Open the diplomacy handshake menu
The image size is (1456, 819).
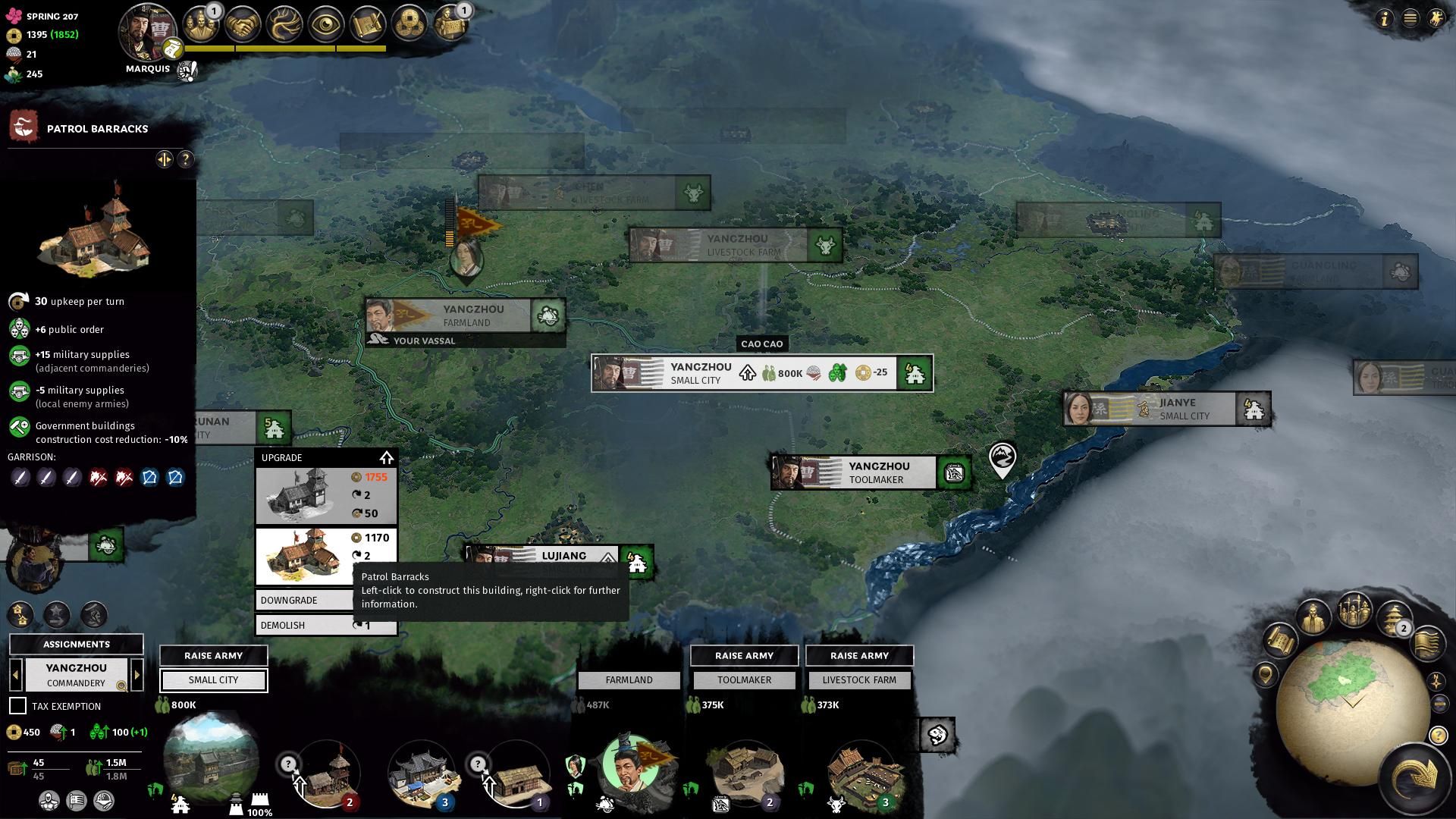coord(241,24)
